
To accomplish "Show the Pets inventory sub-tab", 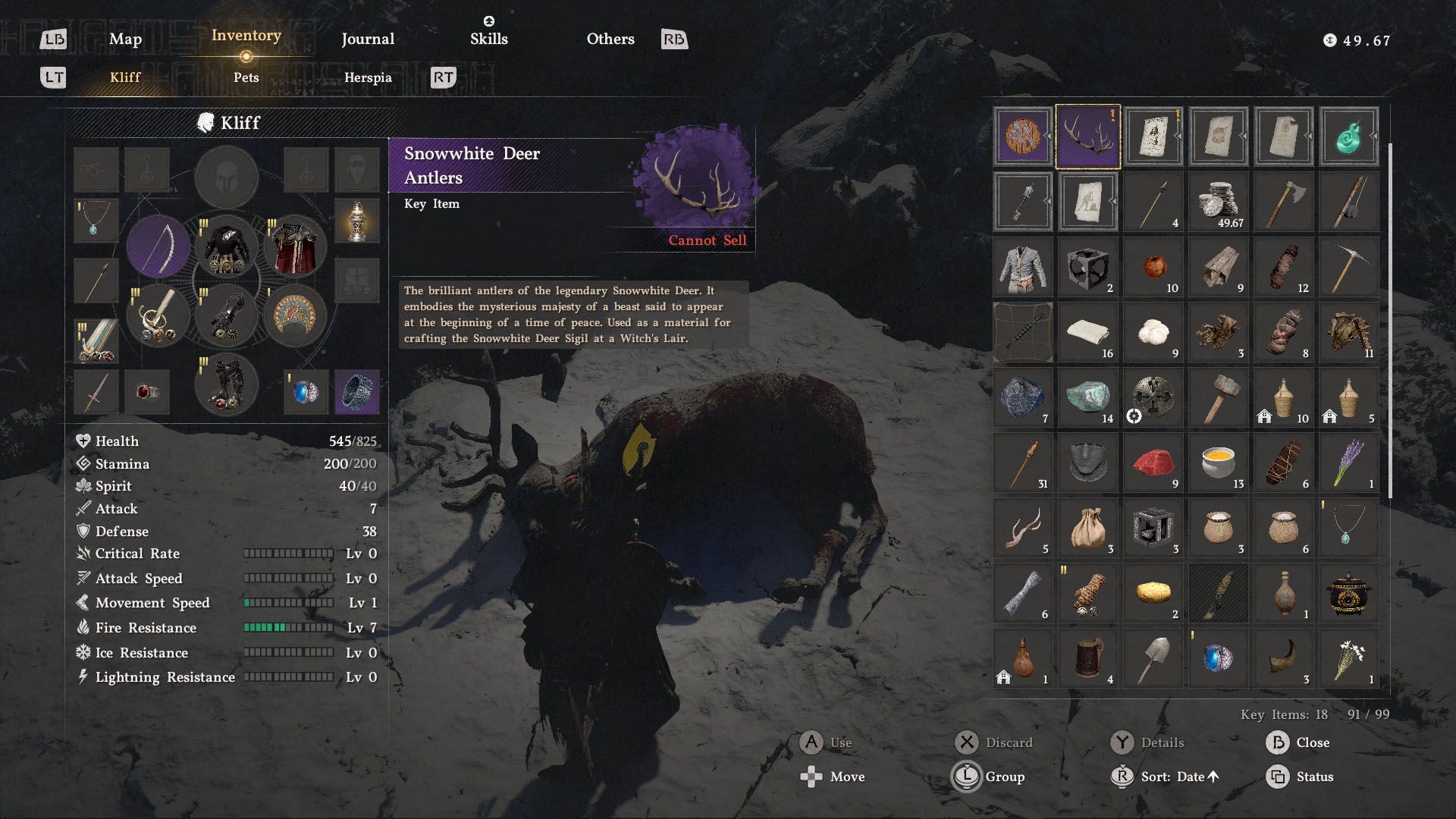I will pyautogui.click(x=246, y=77).
